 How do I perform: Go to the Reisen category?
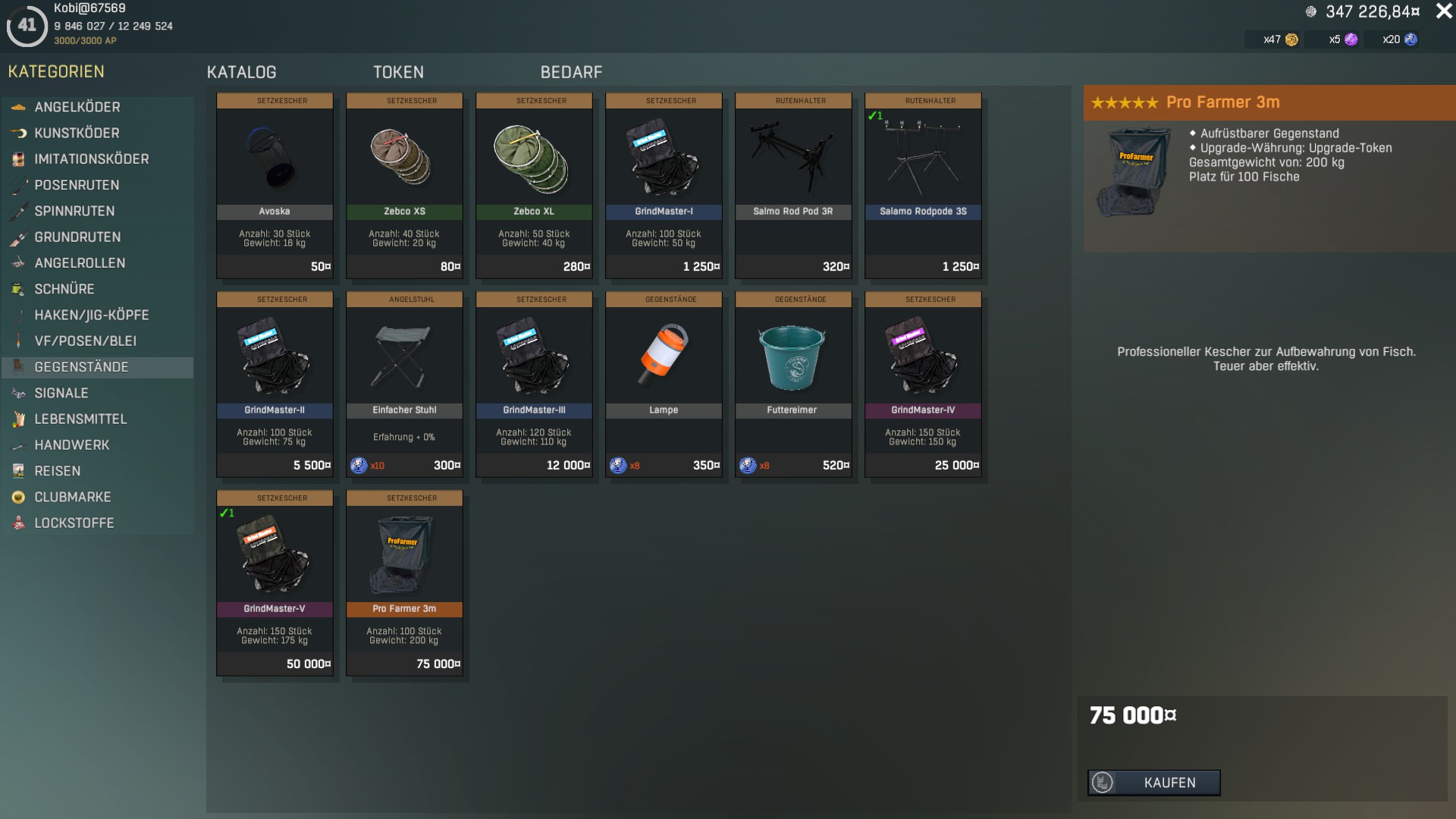point(57,471)
